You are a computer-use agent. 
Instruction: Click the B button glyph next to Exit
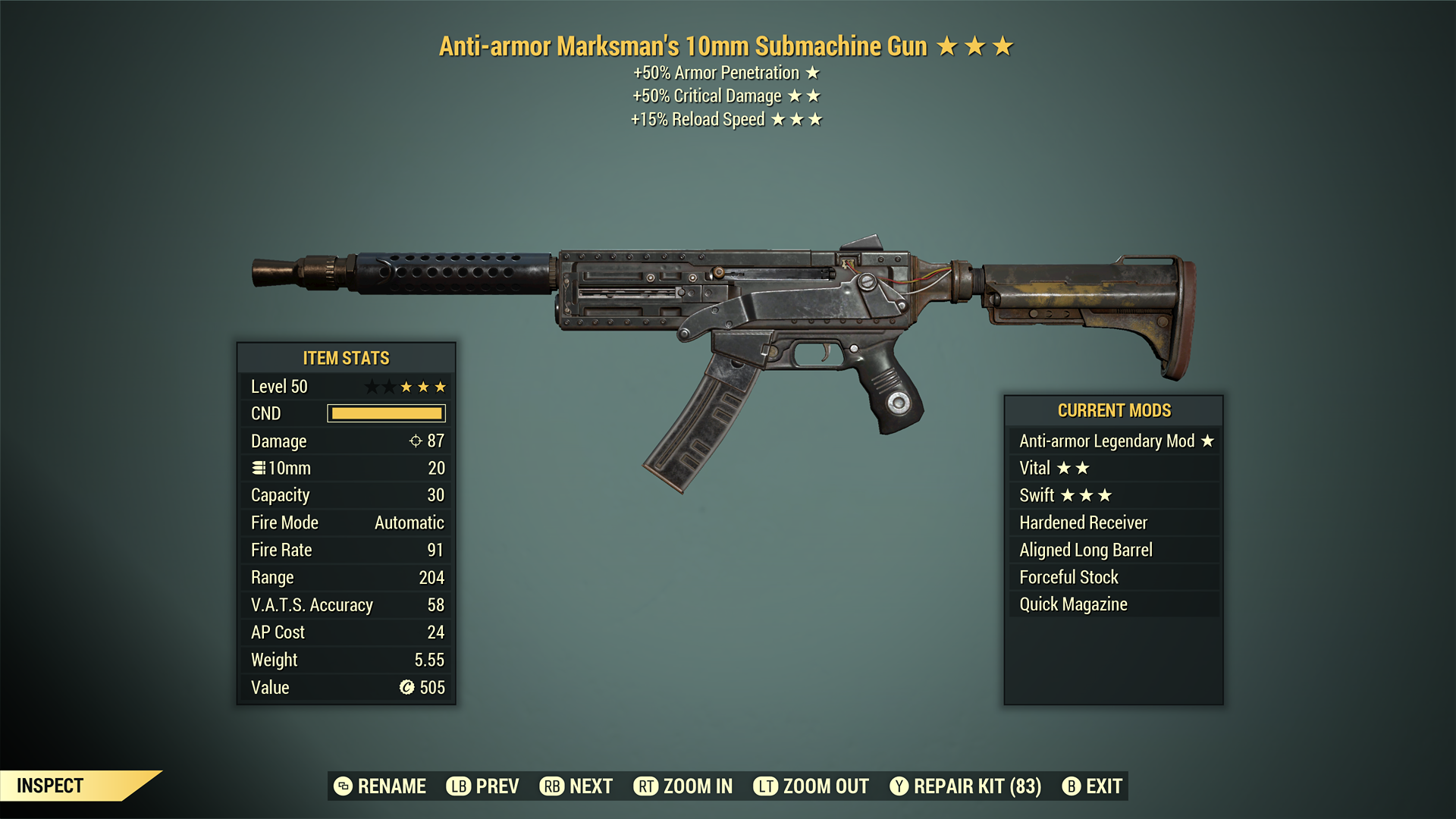pyautogui.click(x=1072, y=786)
